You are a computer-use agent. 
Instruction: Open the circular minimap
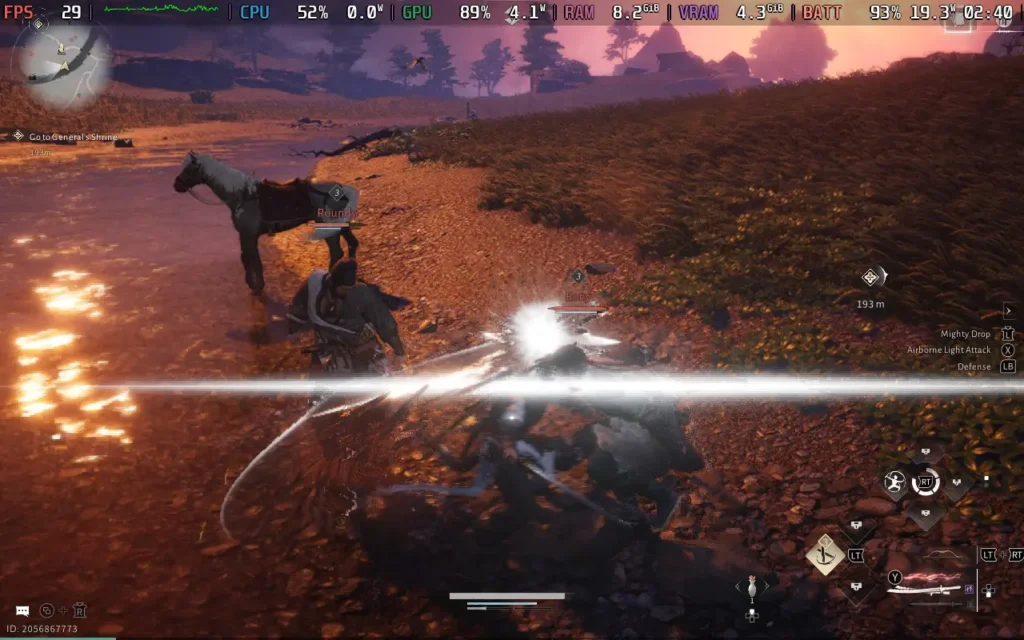click(x=60, y=62)
